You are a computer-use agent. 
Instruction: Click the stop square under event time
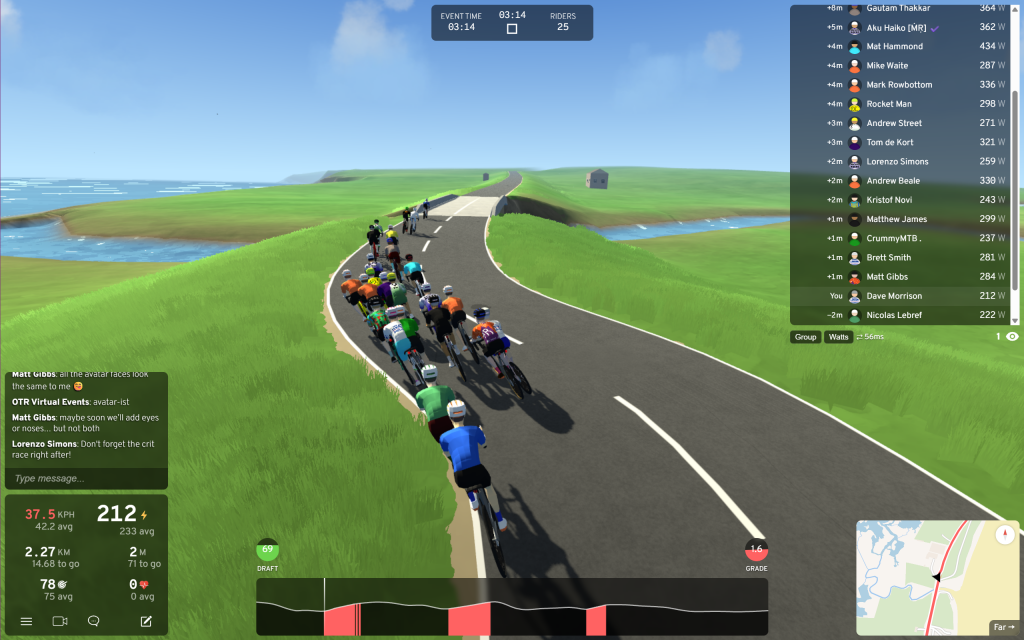click(x=512, y=29)
